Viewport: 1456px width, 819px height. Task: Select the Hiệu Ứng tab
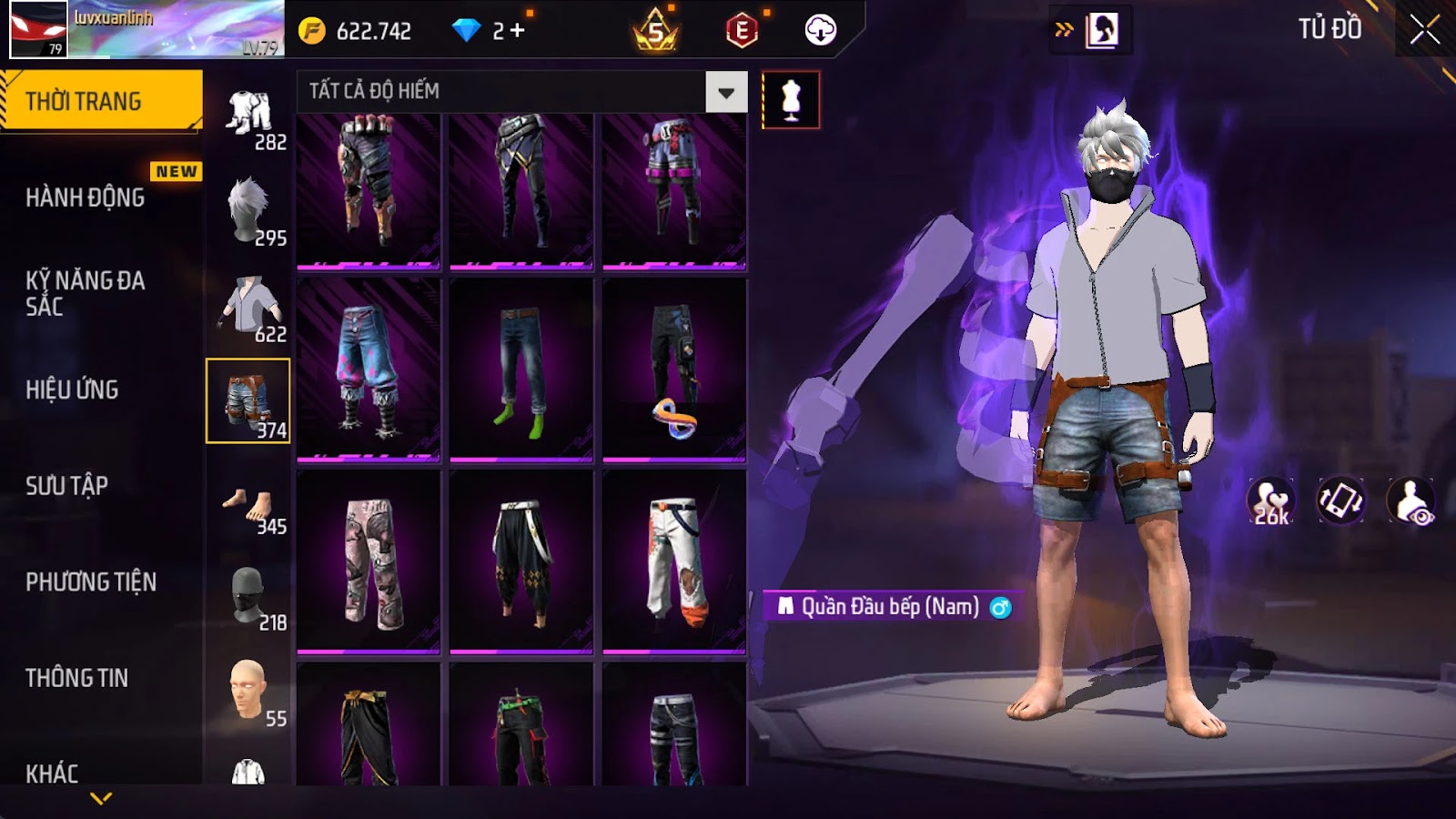[x=73, y=389]
